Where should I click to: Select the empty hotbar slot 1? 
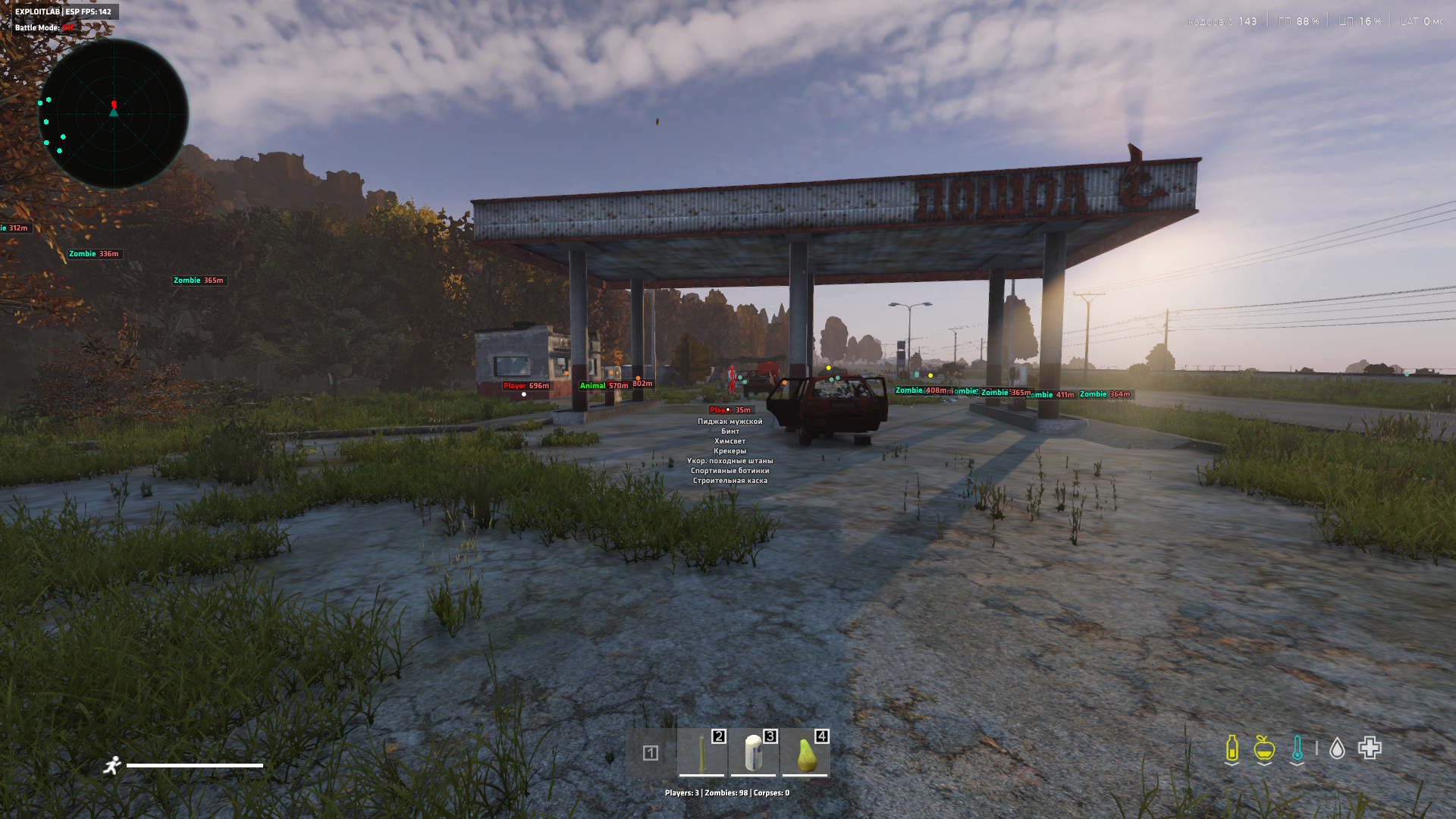point(650,753)
